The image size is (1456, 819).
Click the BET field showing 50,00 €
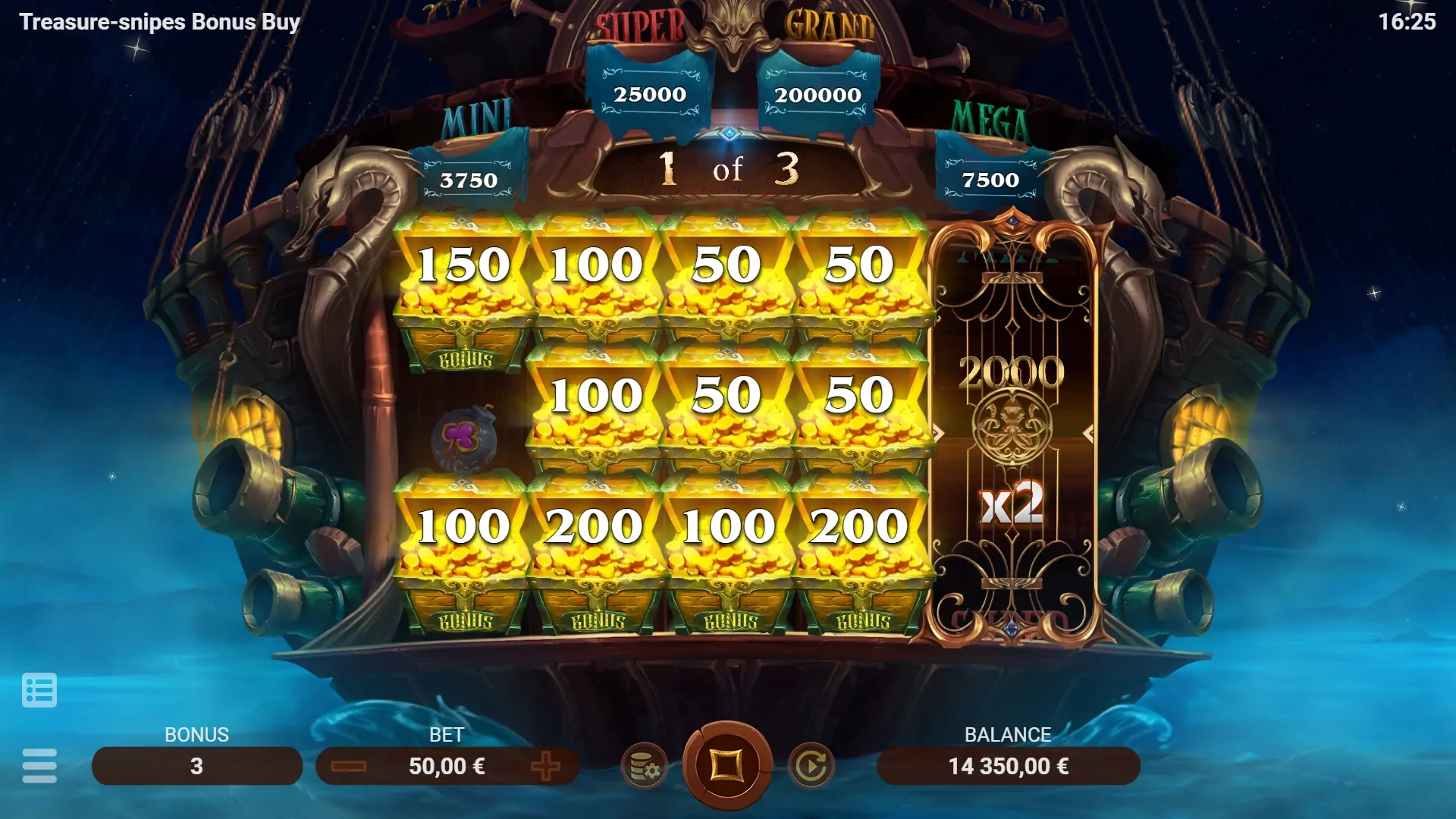tap(447, 766)
